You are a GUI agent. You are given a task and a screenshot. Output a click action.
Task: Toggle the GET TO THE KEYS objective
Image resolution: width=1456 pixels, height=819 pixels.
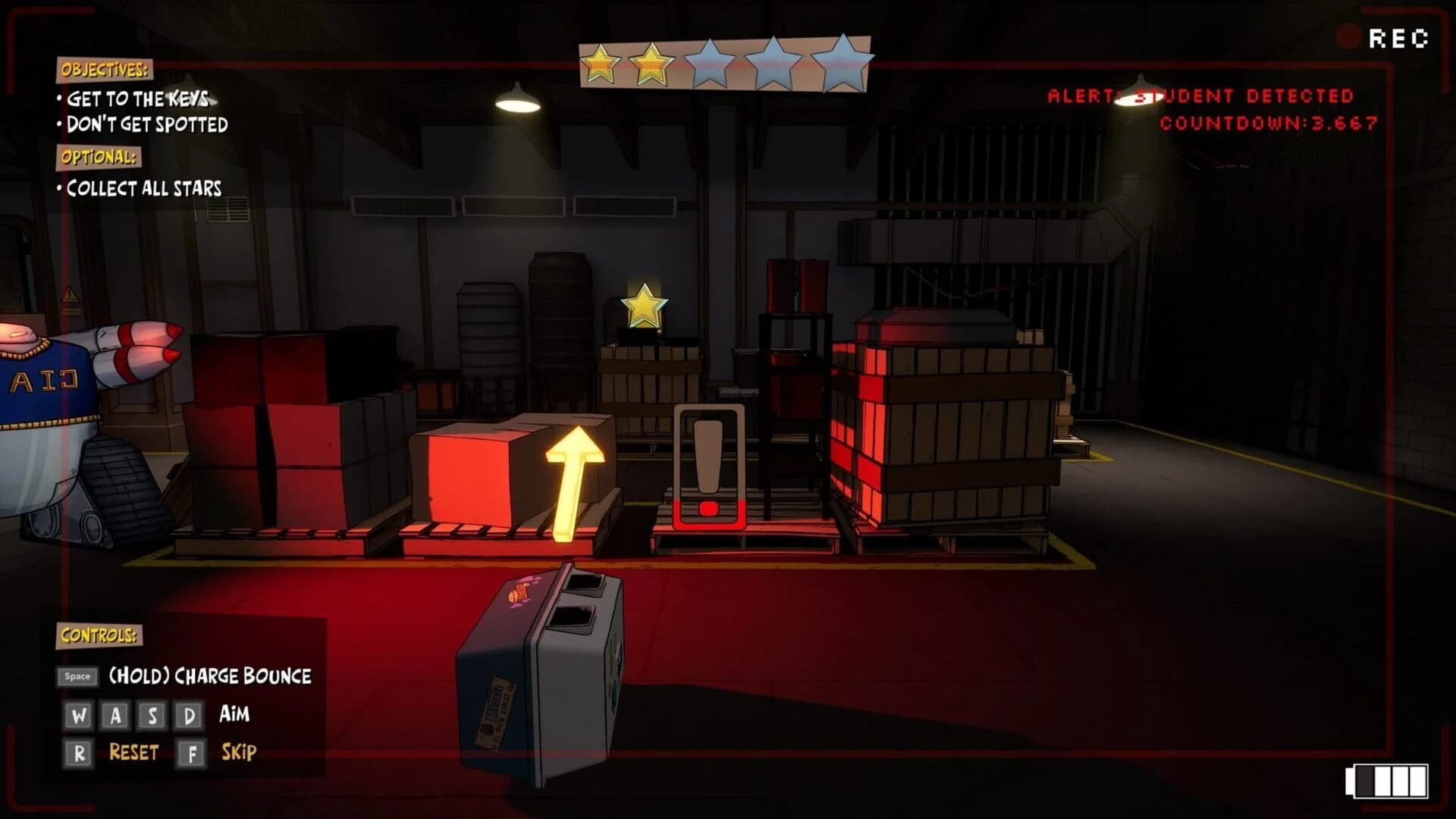pos(138,97)
